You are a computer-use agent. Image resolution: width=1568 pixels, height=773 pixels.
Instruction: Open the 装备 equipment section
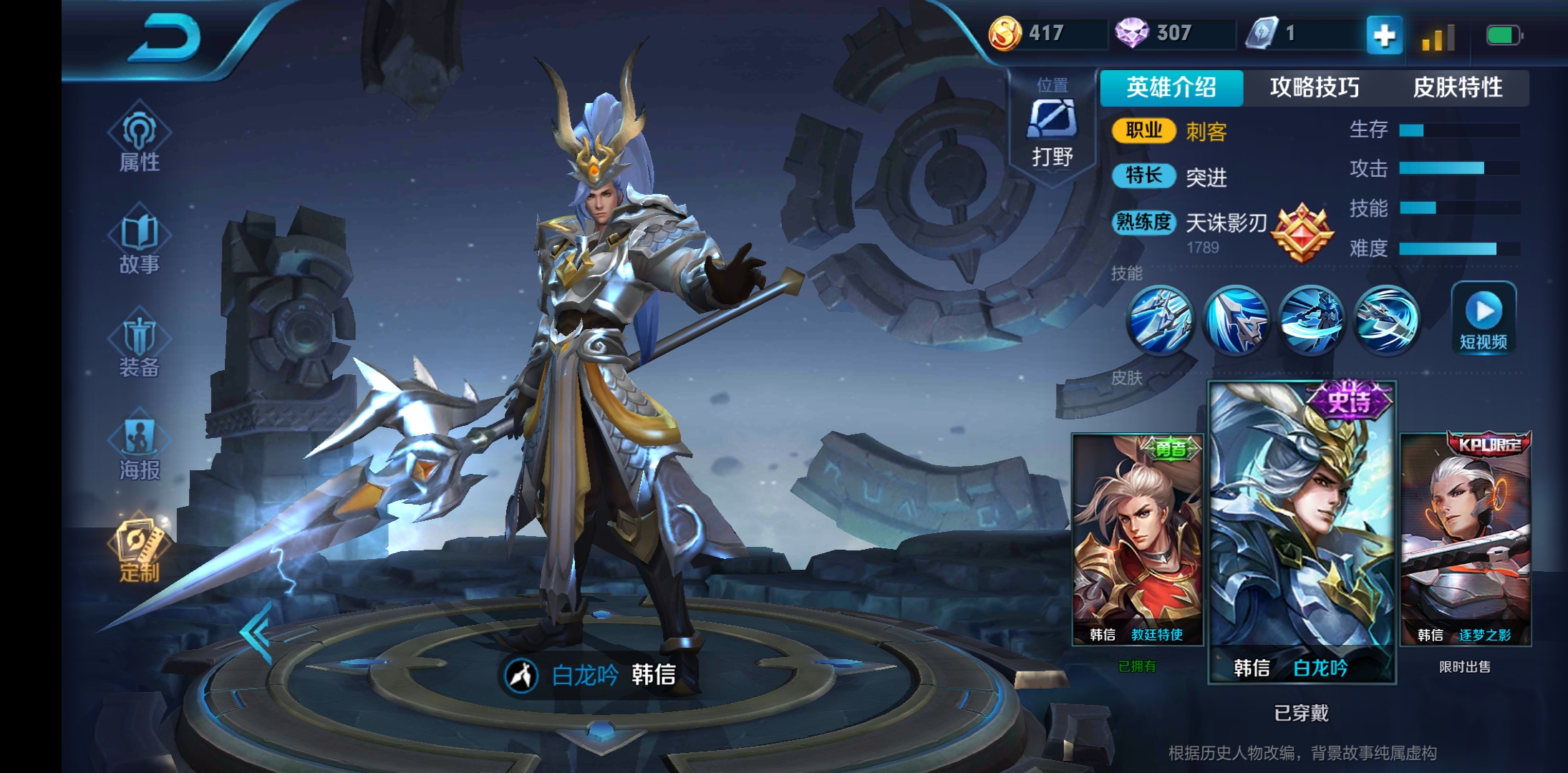[x=139, y=345]
